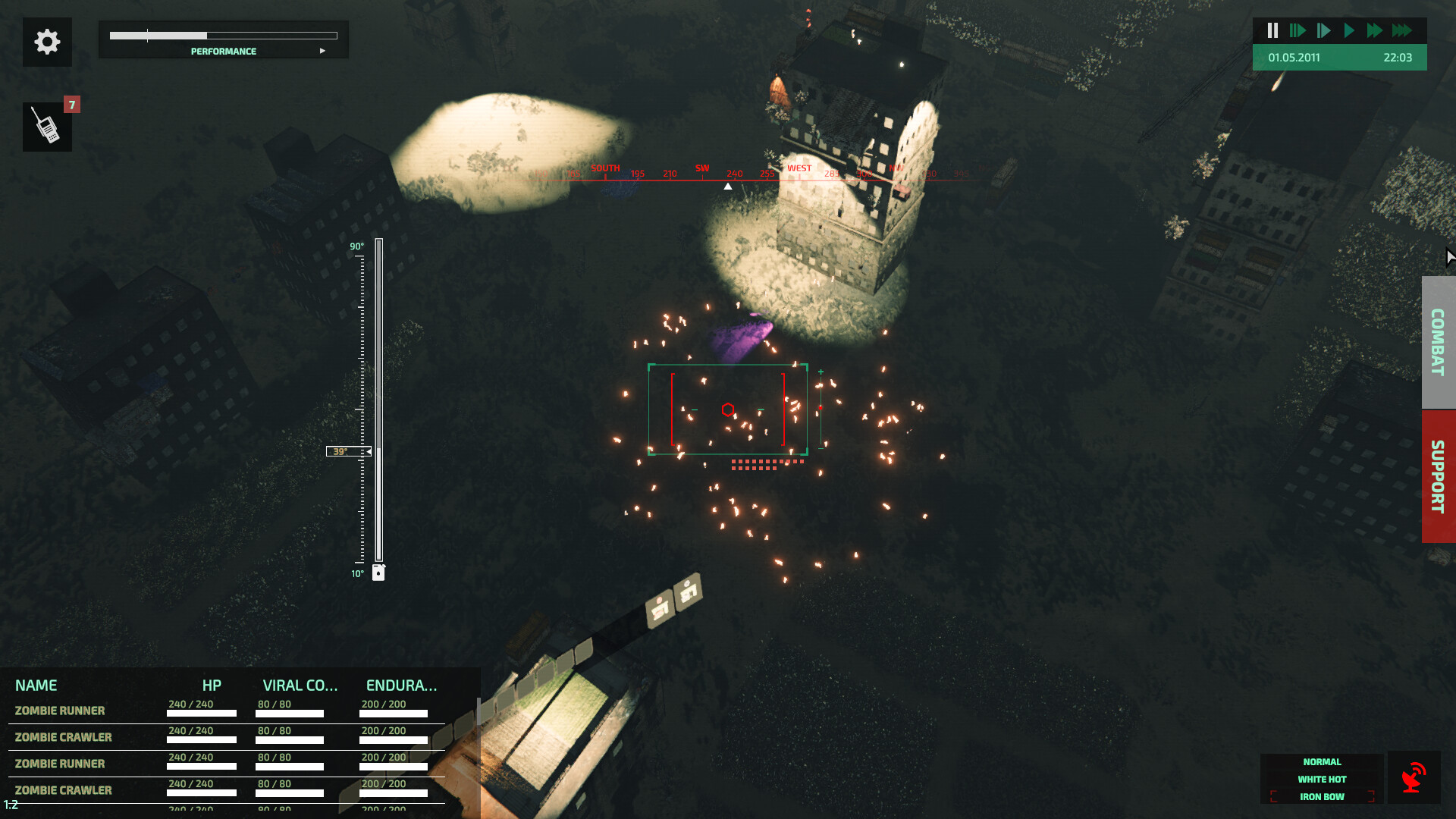Image resolution: width=1456 pixels, height=819 pixels.
Task: Select the Iron Bow vision mode
Action: [1322, 797]
